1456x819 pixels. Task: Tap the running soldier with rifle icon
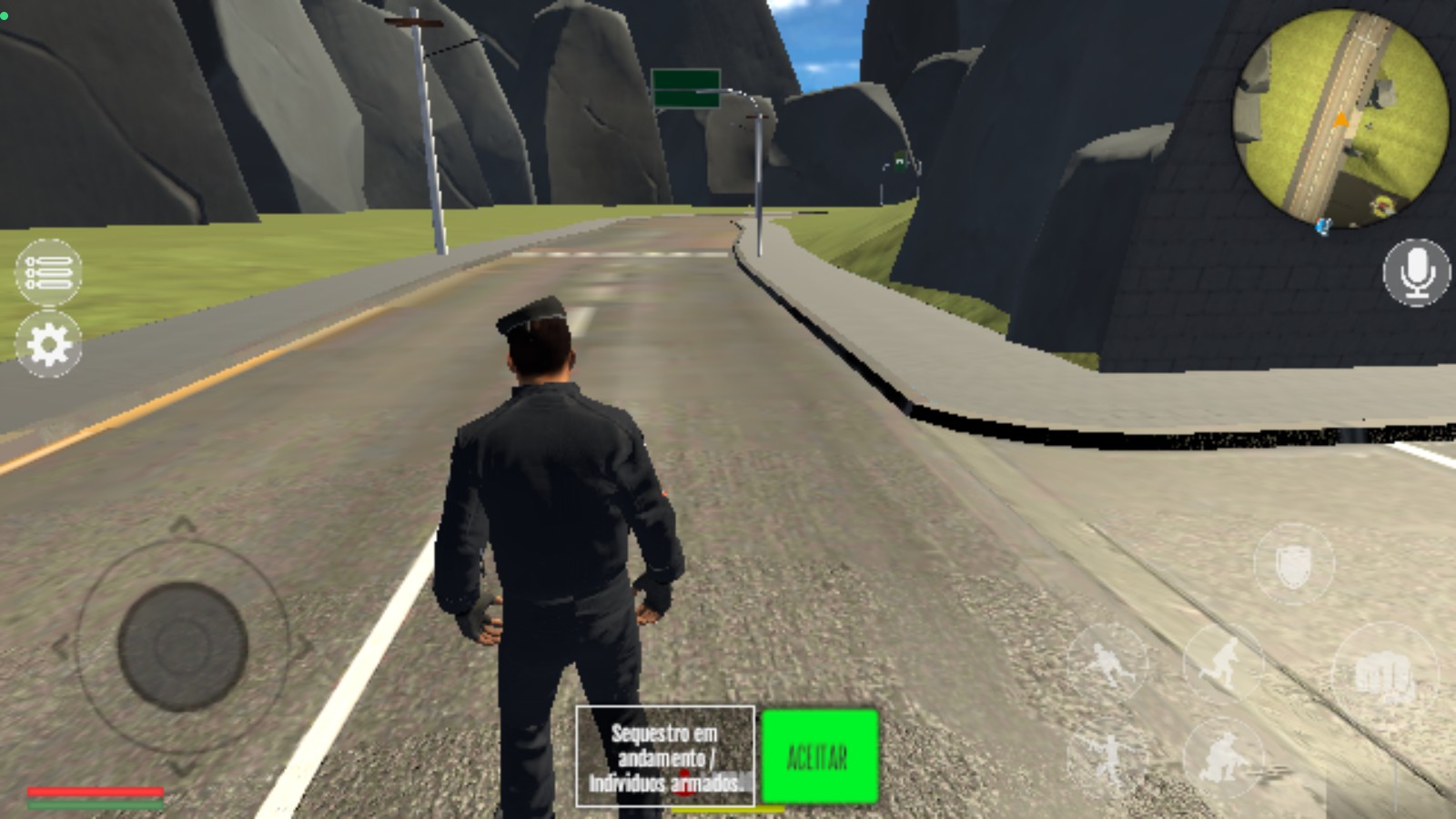(x=1222, y=662)
